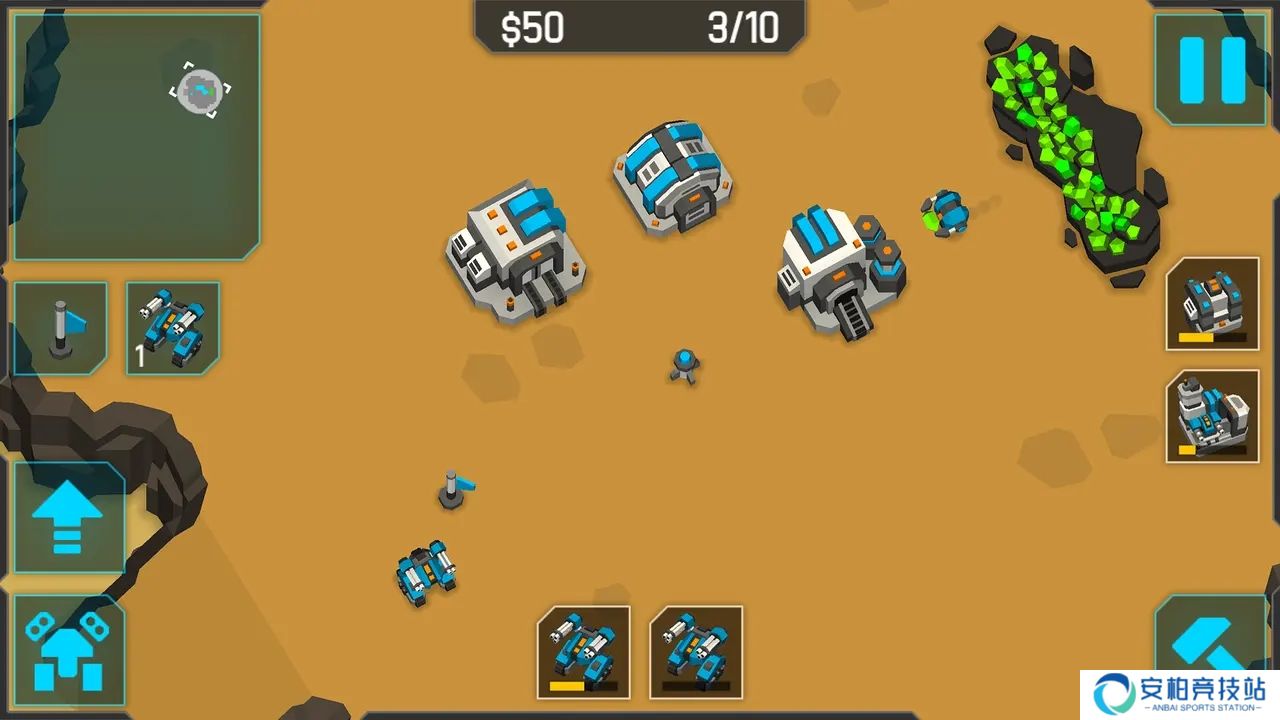Pause the game
The width and height of the screenshot is (1280, 720).
click(1211, 70)
